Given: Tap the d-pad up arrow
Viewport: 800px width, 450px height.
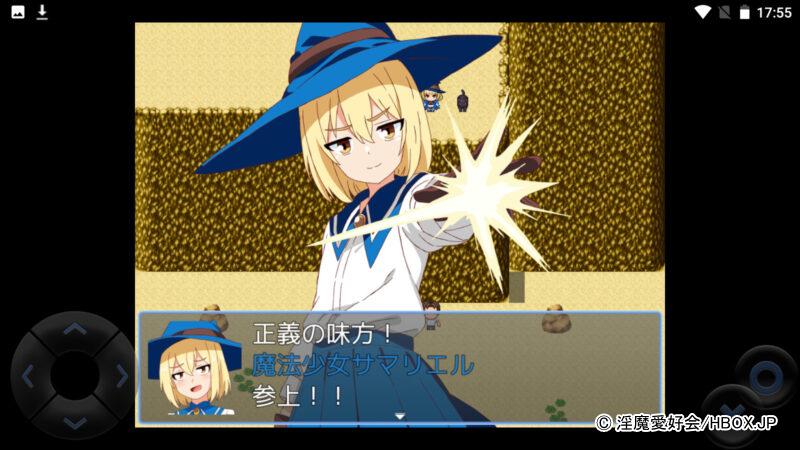Looking at the screenshot, I should coord(75,329).
